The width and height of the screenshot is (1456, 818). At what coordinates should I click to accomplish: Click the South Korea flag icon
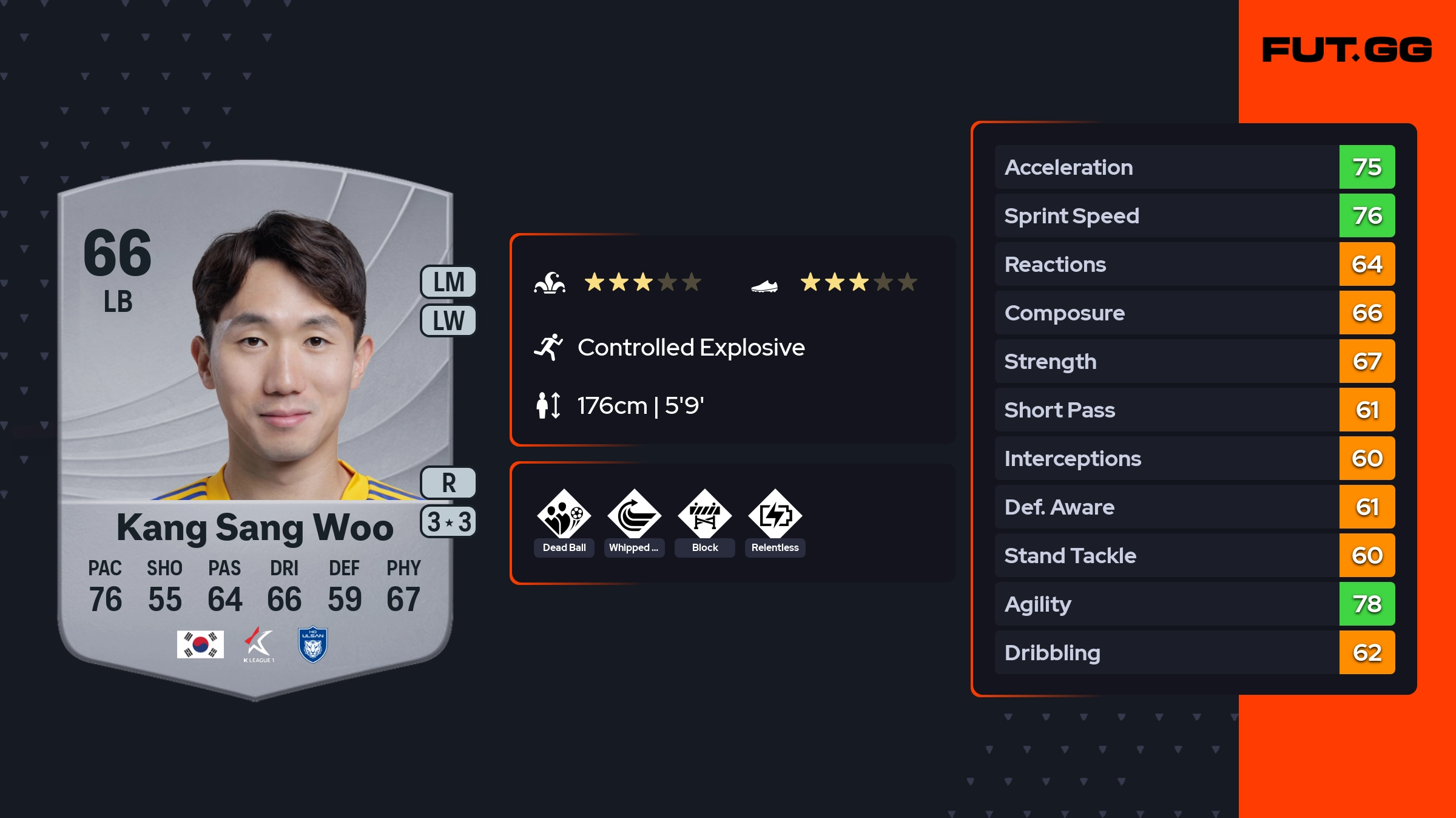(x=200, y=644)
